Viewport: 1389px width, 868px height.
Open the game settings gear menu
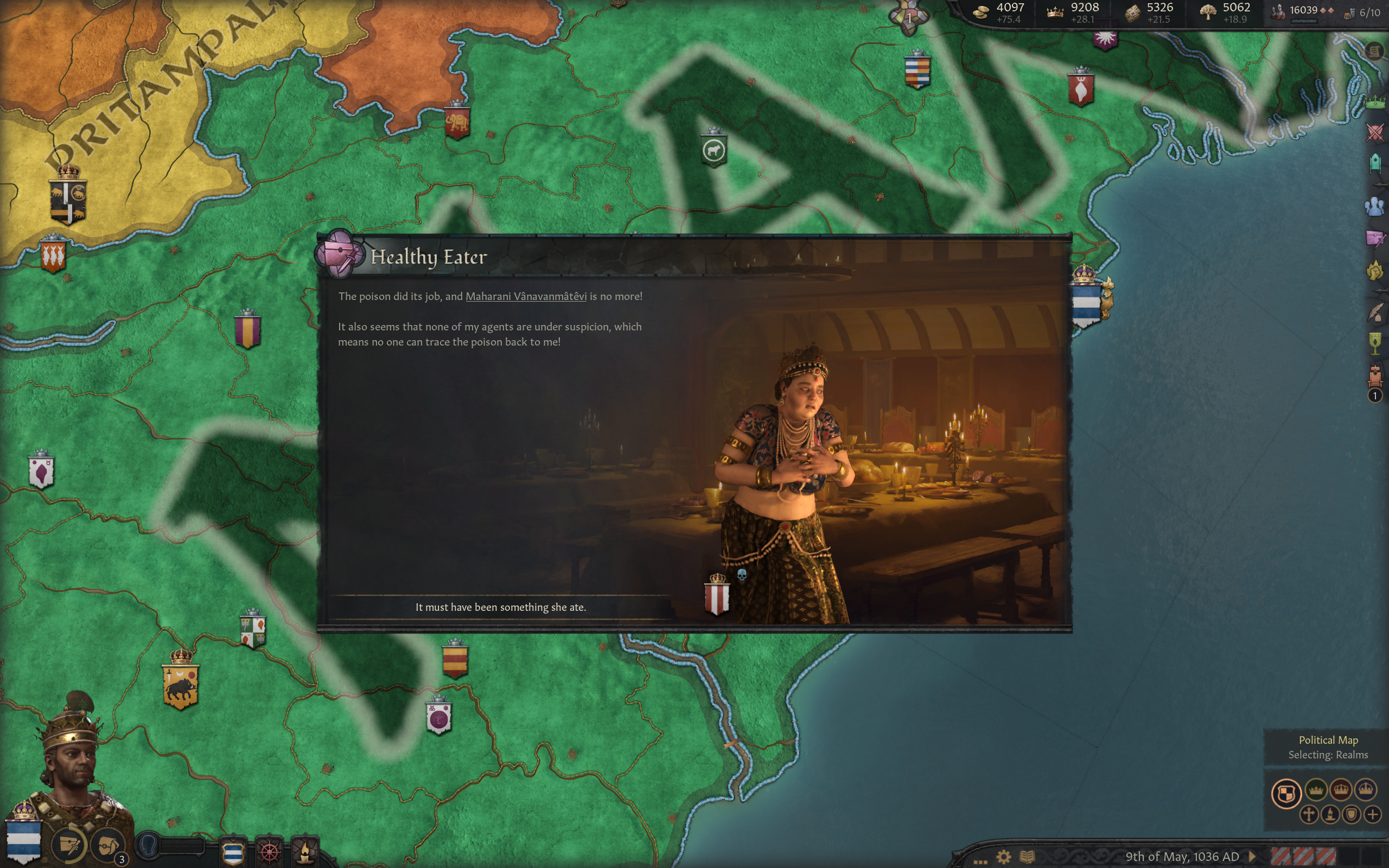(x=1003, y=857)
